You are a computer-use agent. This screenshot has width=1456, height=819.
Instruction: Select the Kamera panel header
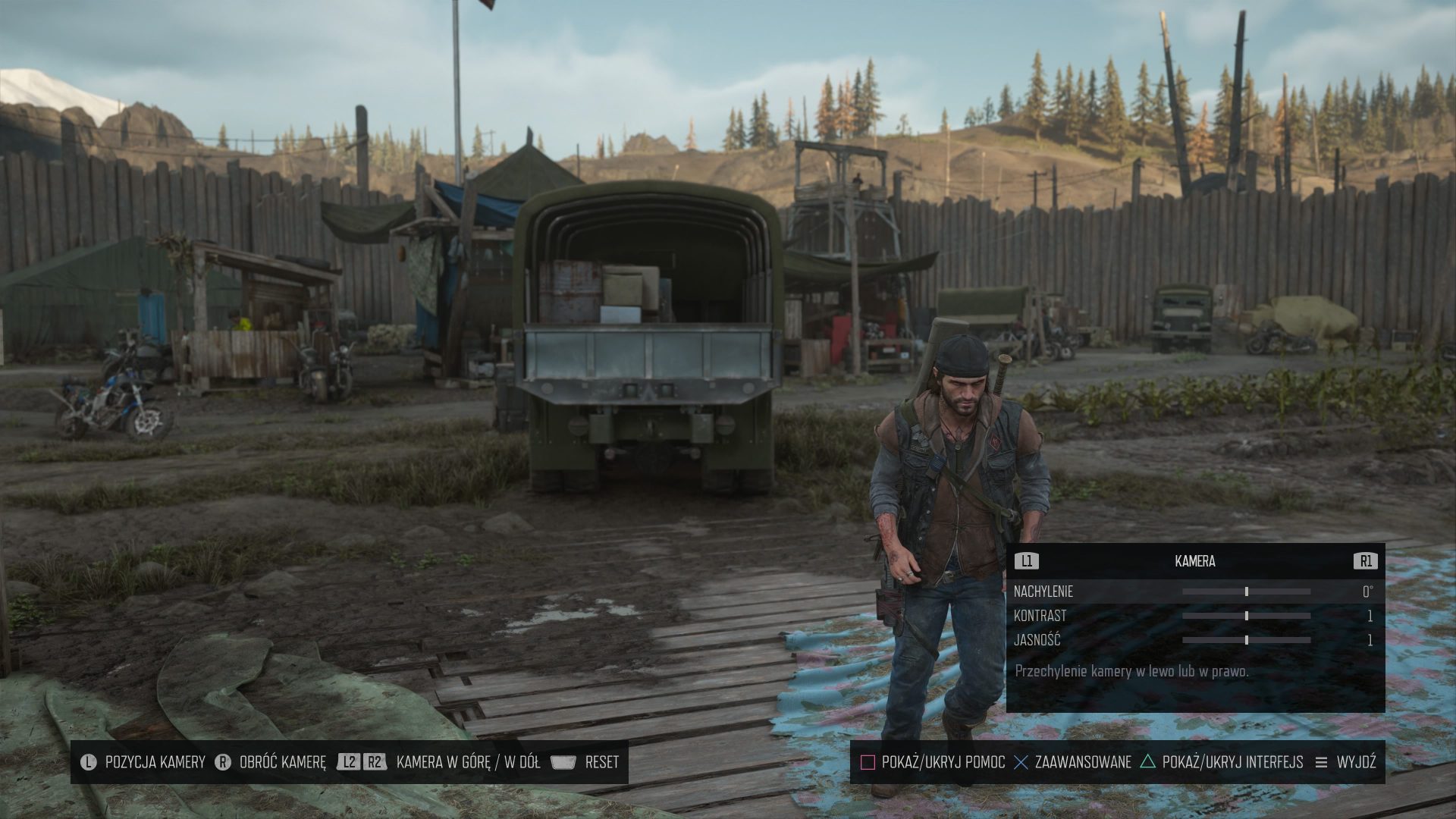point(1194,561)
